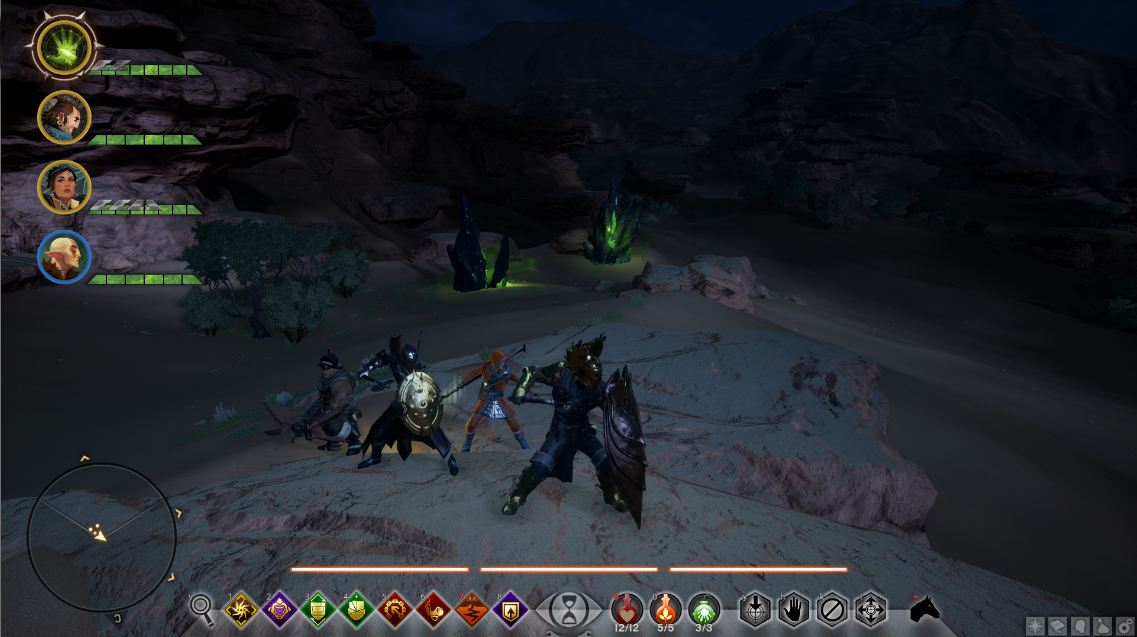1137x637 pixels.
Task: Select the bearded companion's portrait
Action: [x=64, y=117]
